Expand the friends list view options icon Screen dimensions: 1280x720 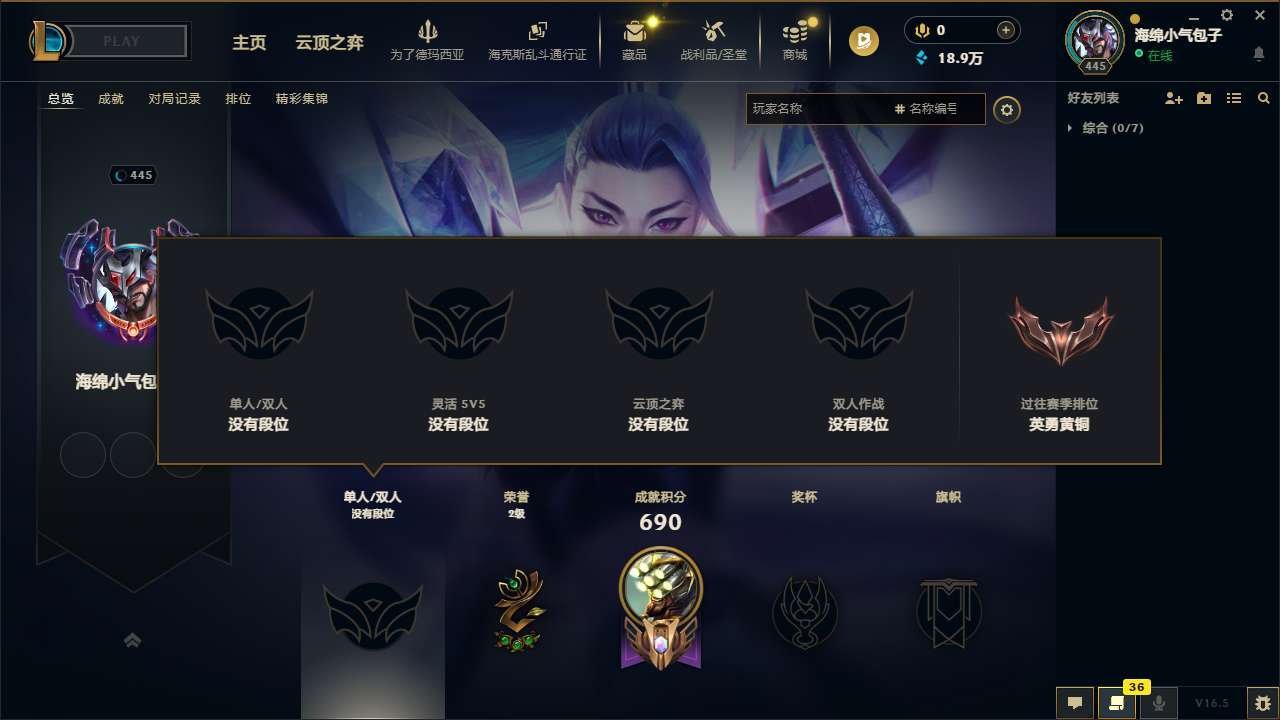click(1233, 98)
